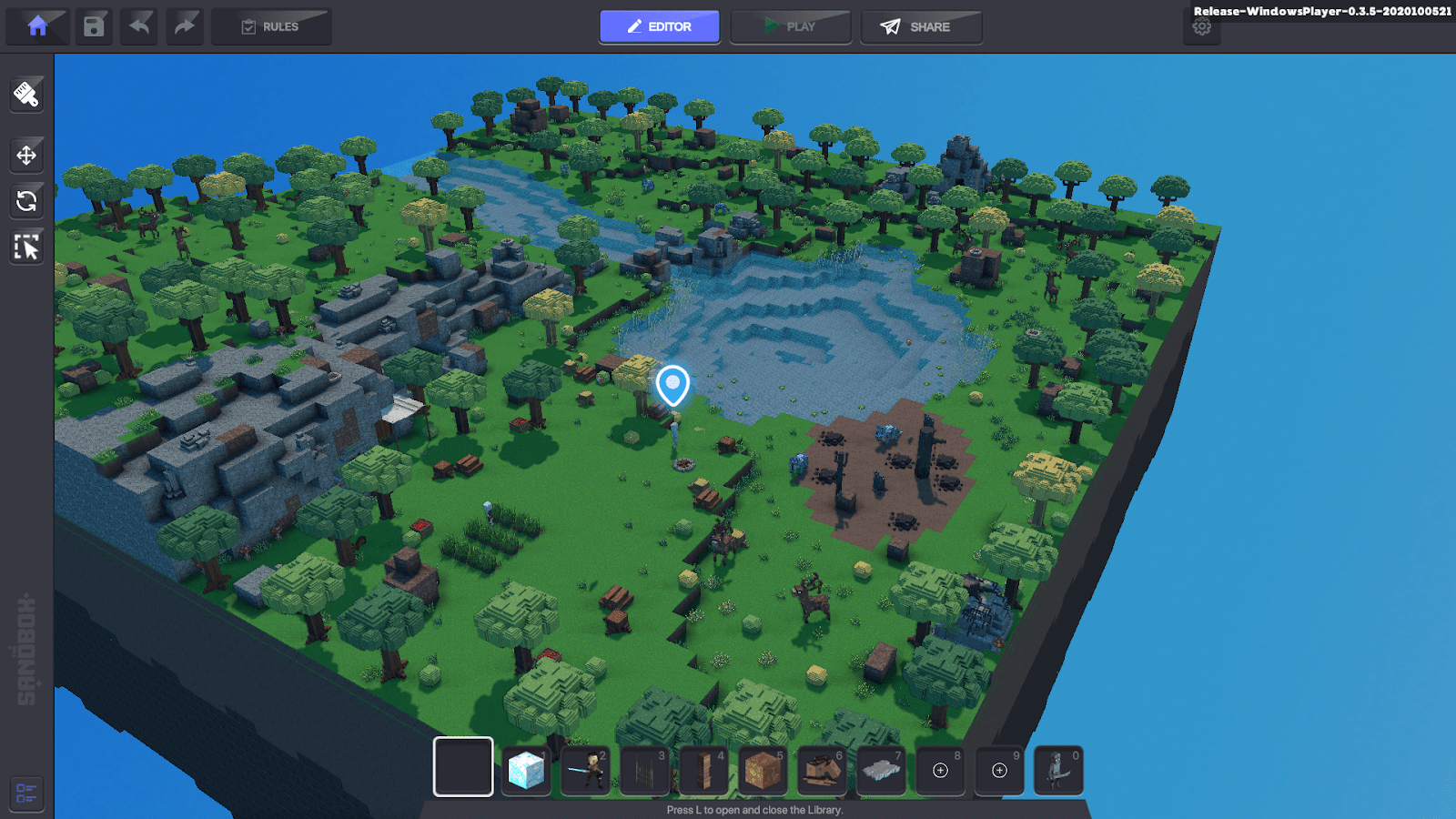Switch to the PLAY tab
This screenshot has height=819, width=1456.
[790, 26]
